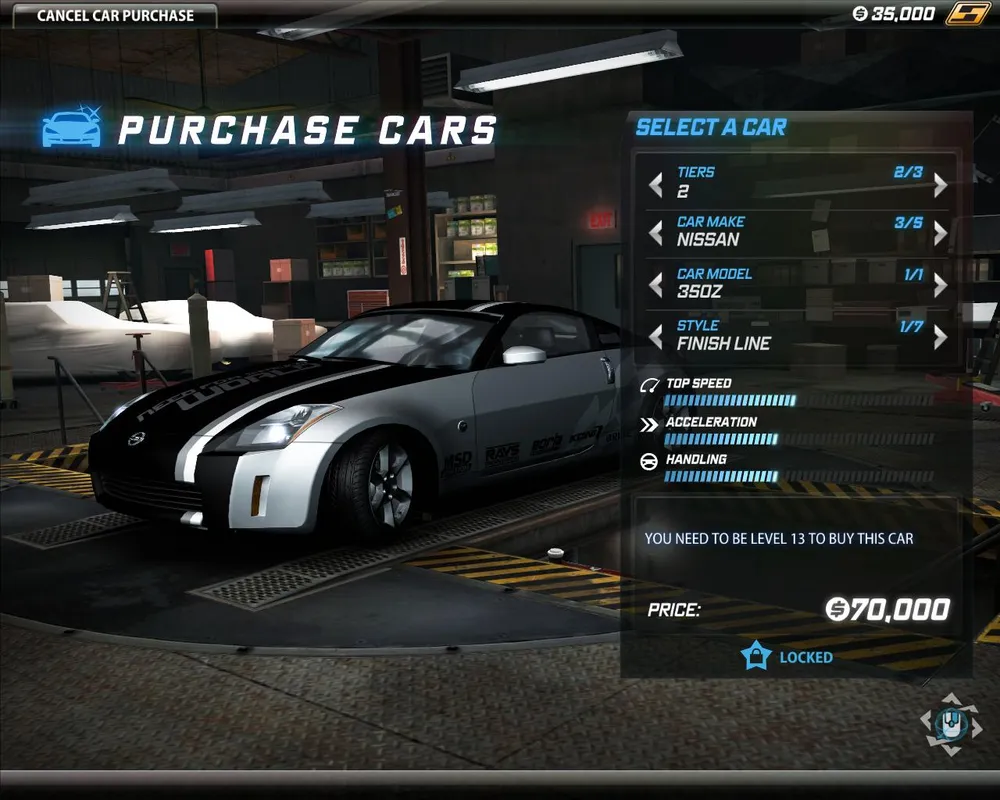Open the gold SpeedBoost currency icon
The height and width of the screenshot is (800, 1000).
point(968,14)
